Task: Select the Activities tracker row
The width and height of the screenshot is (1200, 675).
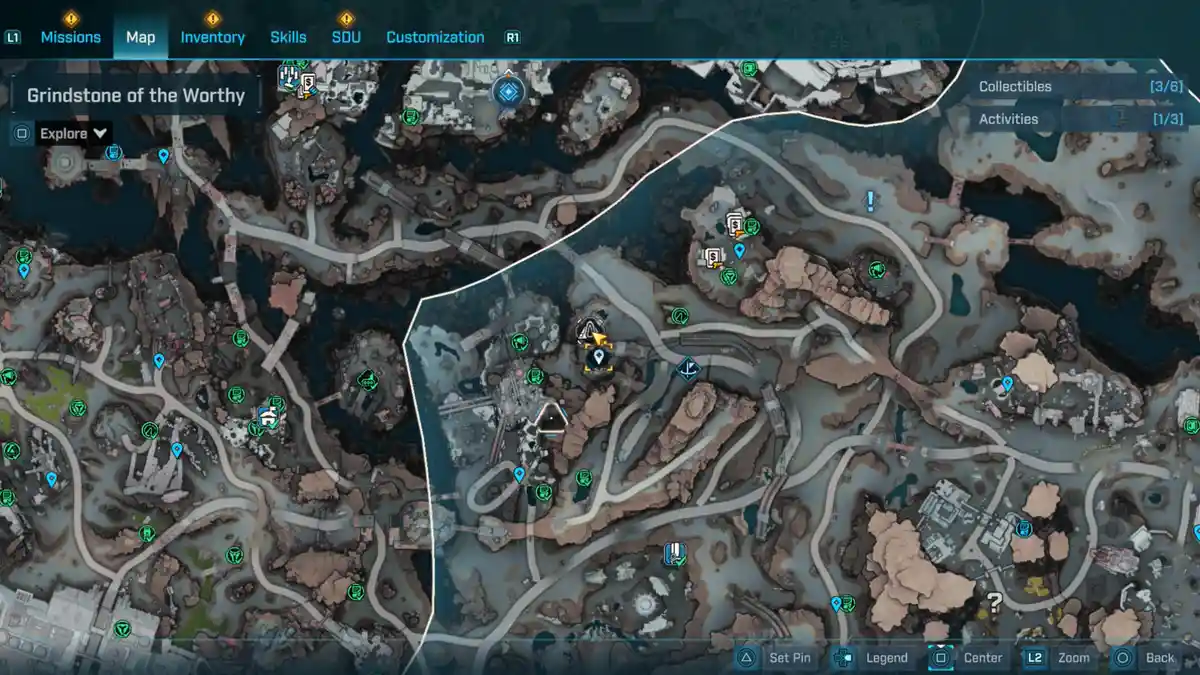Action: 1080,119
